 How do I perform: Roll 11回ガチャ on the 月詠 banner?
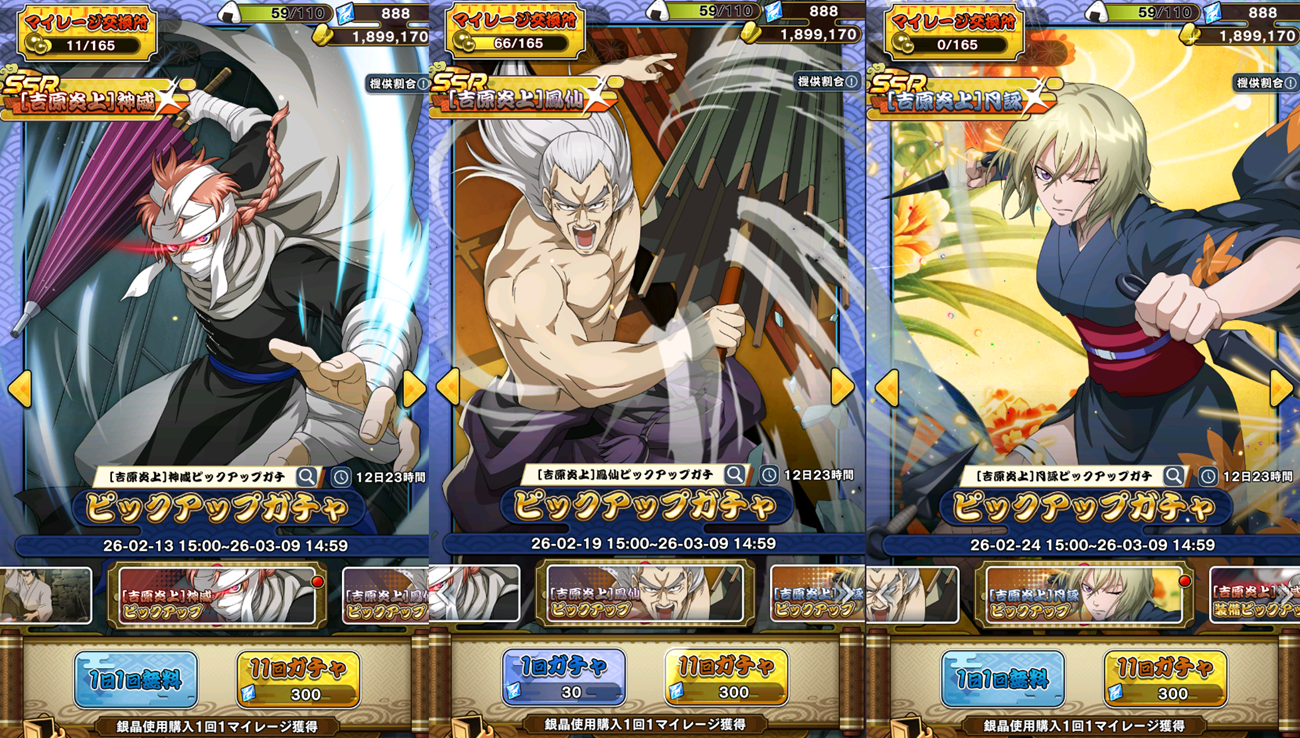tap(1165, 679)
